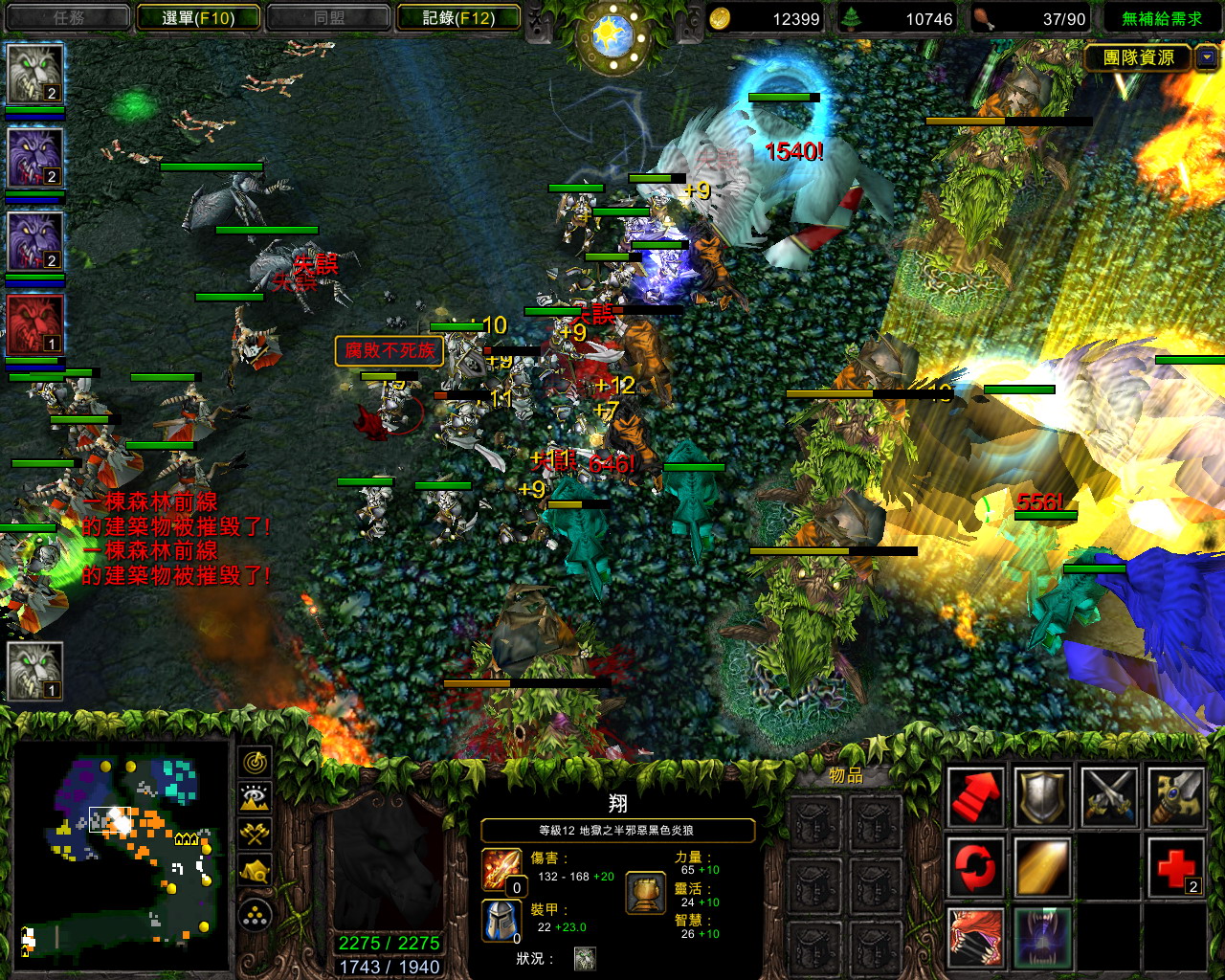Activate Patrol with the red circular arrows
Image resolution: width=1225 pixels, height=980 pixels.
[975, 867]
